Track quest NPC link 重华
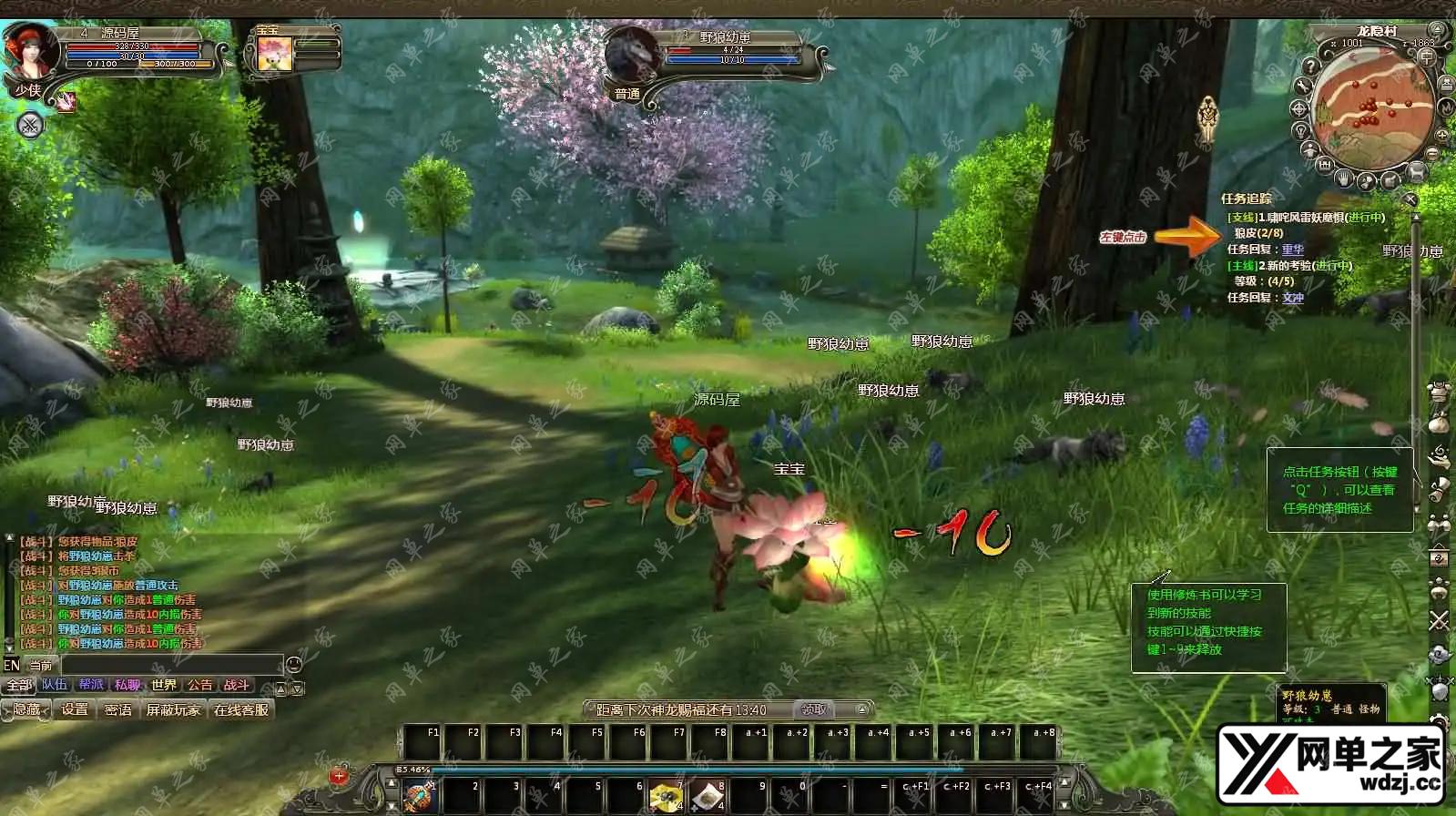Image resolution: width=1456 pixels, height=816 pixels. coord(1292,250)
